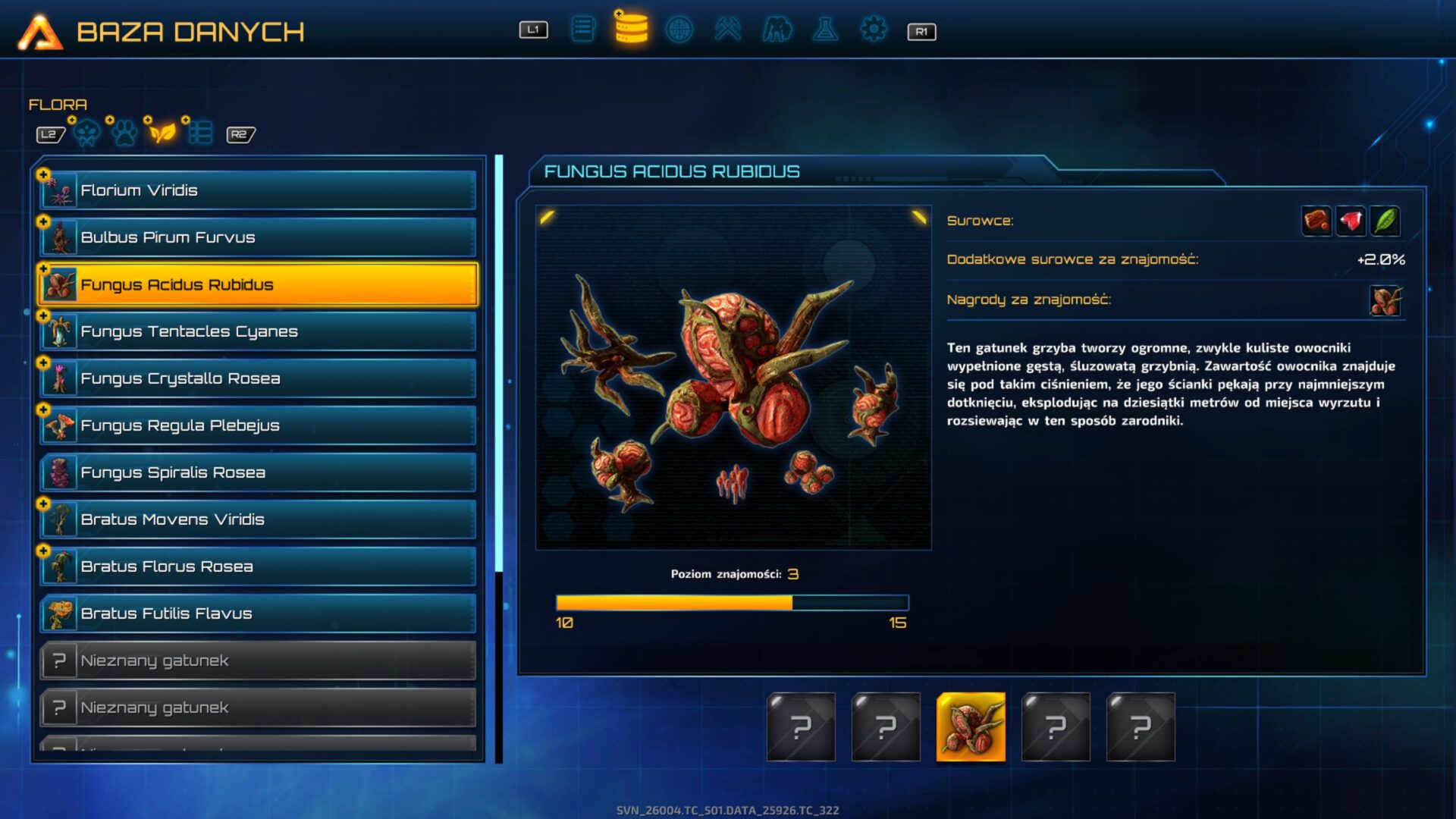Choose the Bulbus Pirum Furvus entry

(x=258, y=237)
